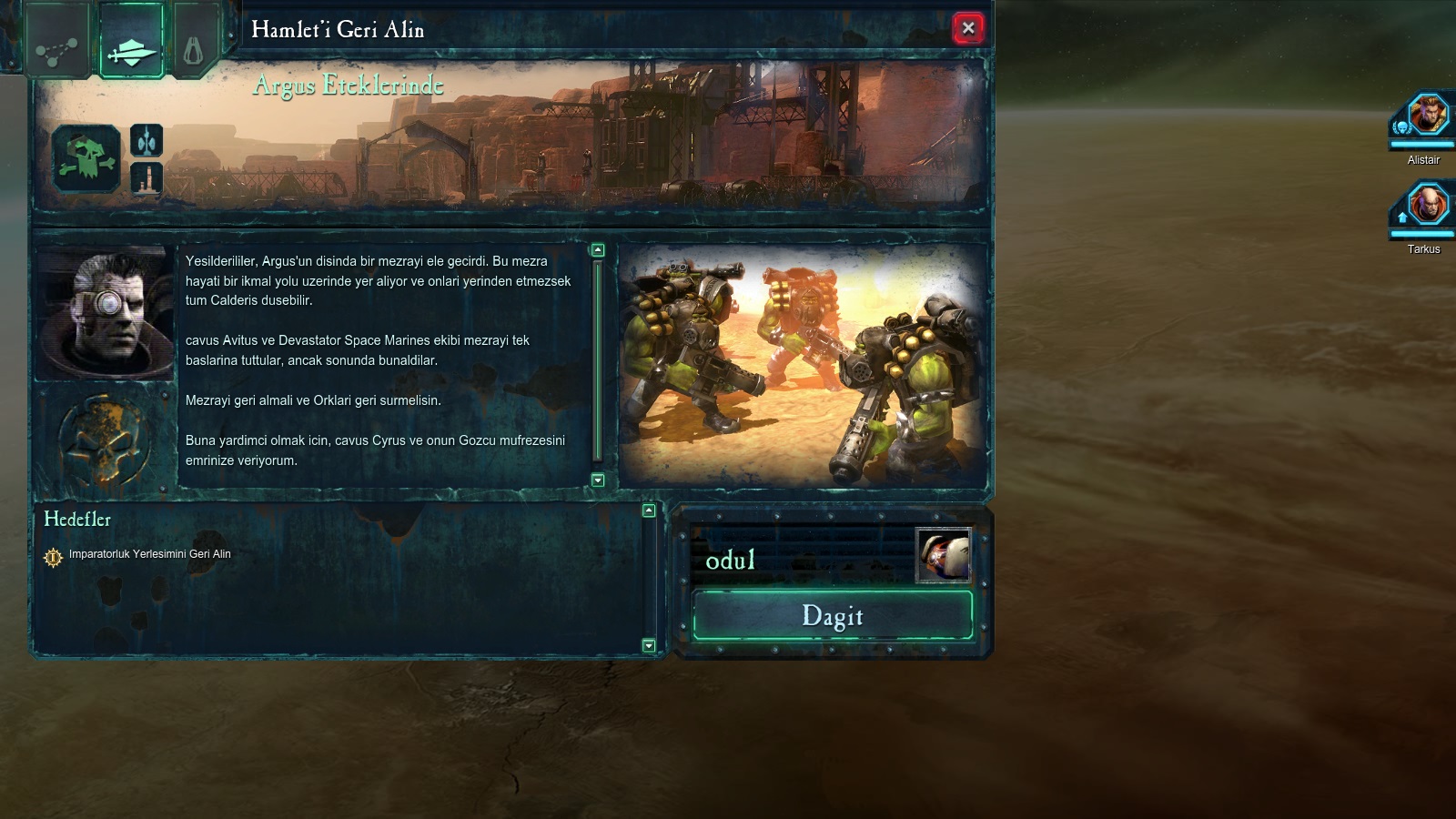Select Alistair's squad portrait

coord(1426,117)
